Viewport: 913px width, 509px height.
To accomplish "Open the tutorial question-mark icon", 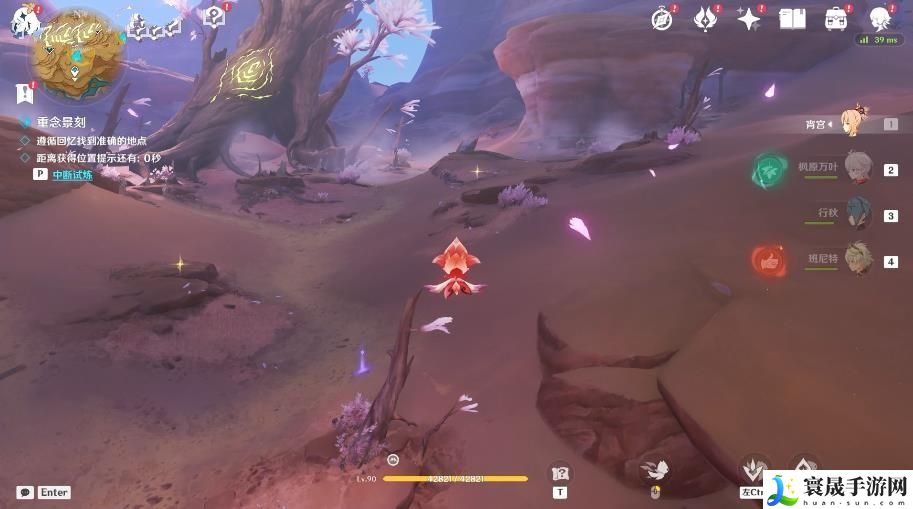I will coord(213,15).
